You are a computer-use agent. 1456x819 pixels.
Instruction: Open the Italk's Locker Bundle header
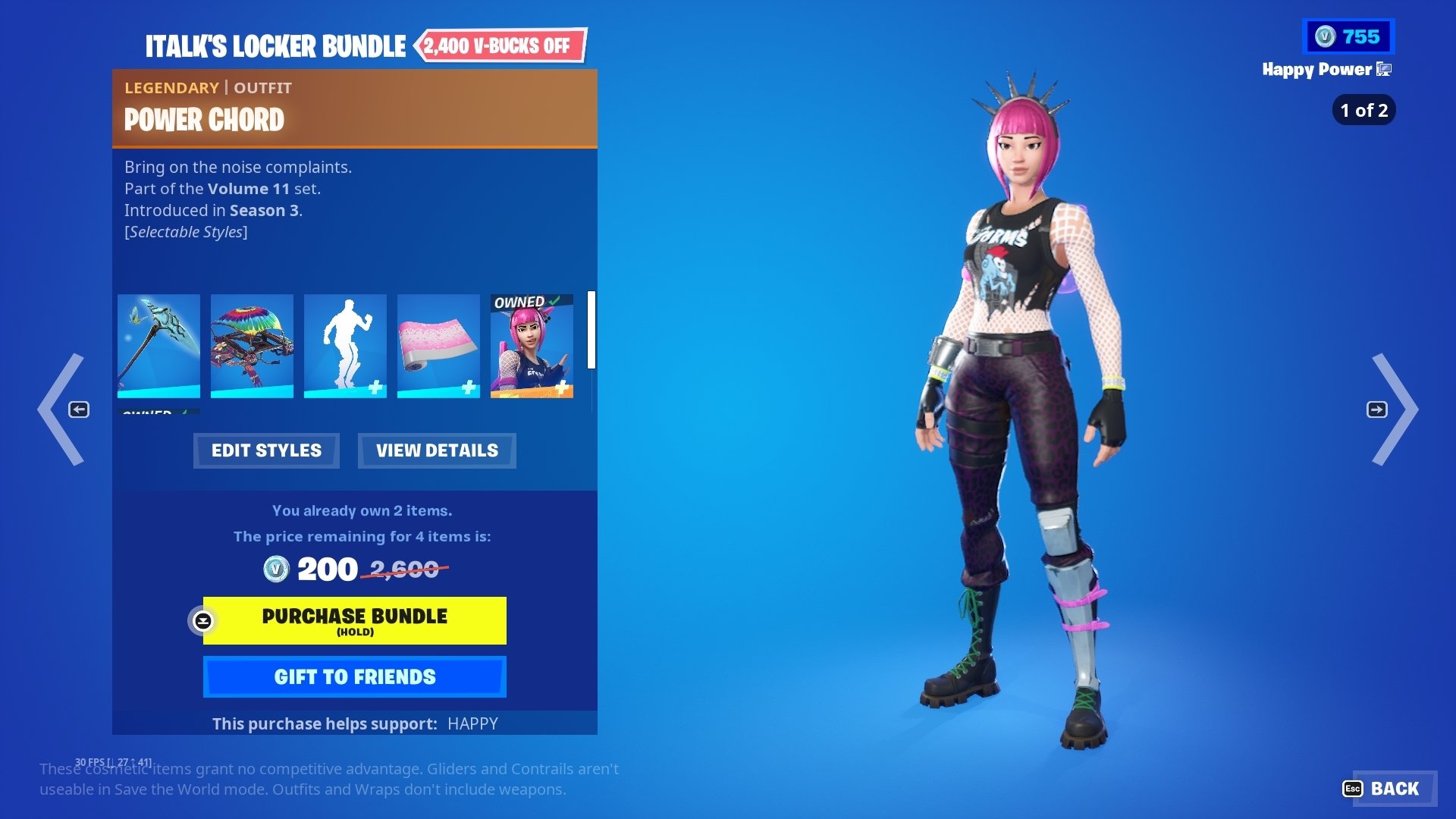[276, 45]
